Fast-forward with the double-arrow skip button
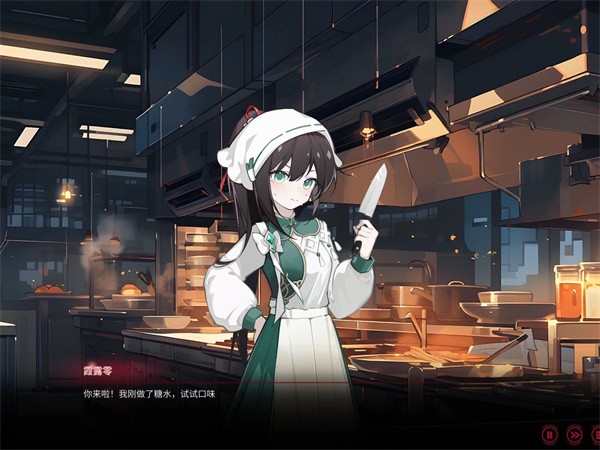The width and height of the screenshot is (600, 450). [x=574, y=434]
